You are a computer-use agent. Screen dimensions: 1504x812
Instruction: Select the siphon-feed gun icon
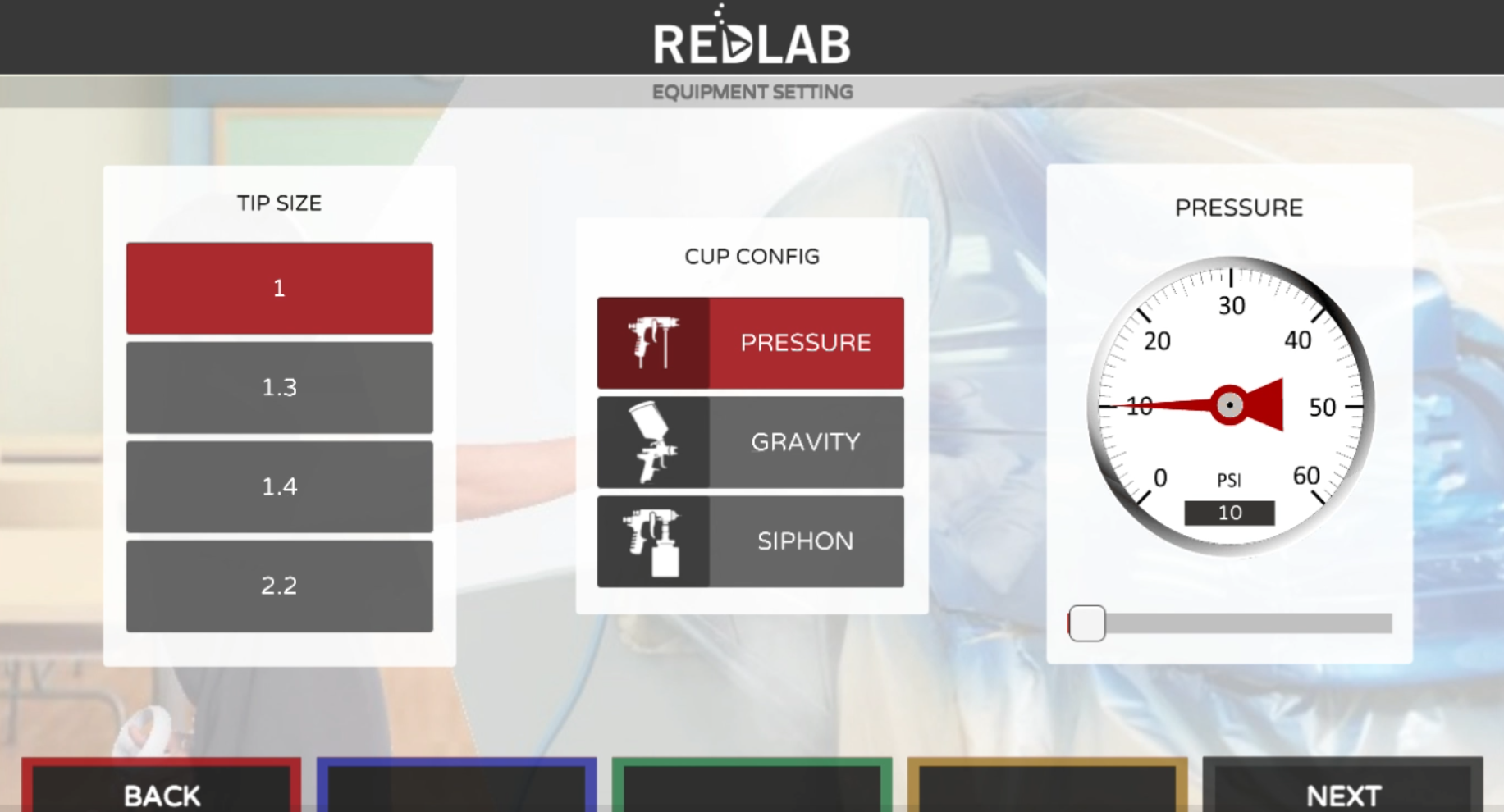(652, 541)
